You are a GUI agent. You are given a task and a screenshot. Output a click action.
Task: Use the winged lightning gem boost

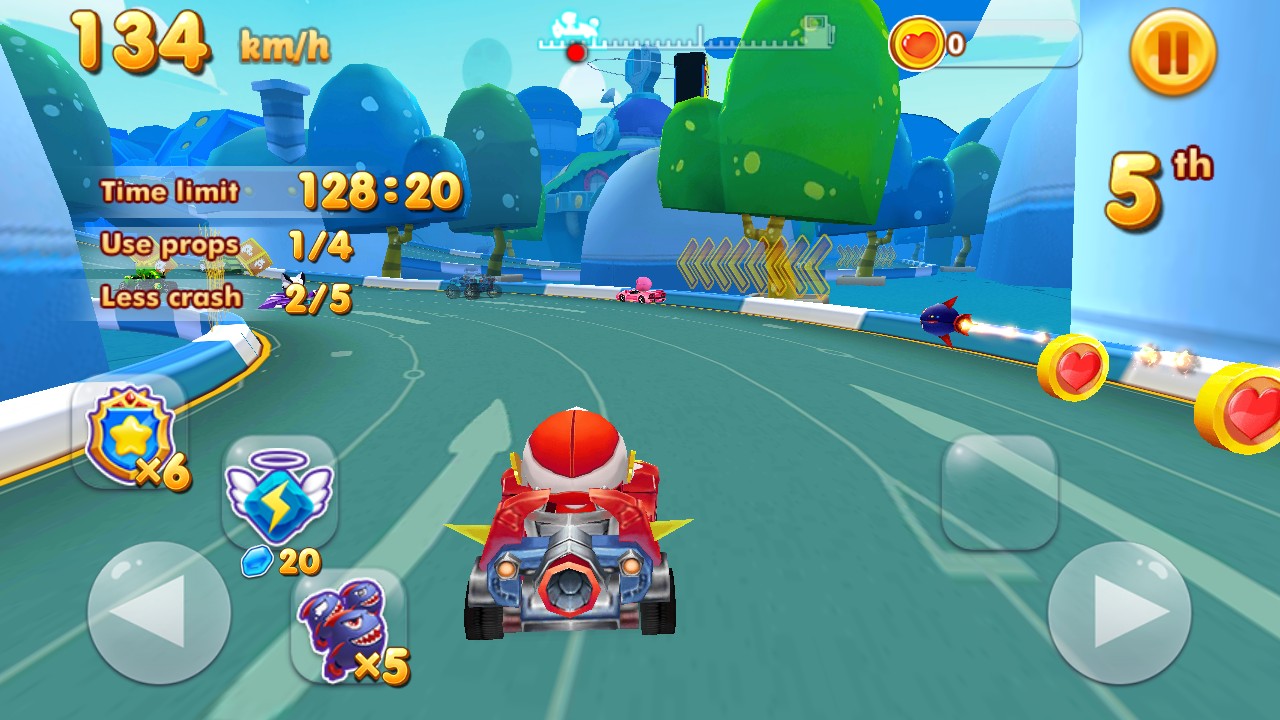coord(279,493)
